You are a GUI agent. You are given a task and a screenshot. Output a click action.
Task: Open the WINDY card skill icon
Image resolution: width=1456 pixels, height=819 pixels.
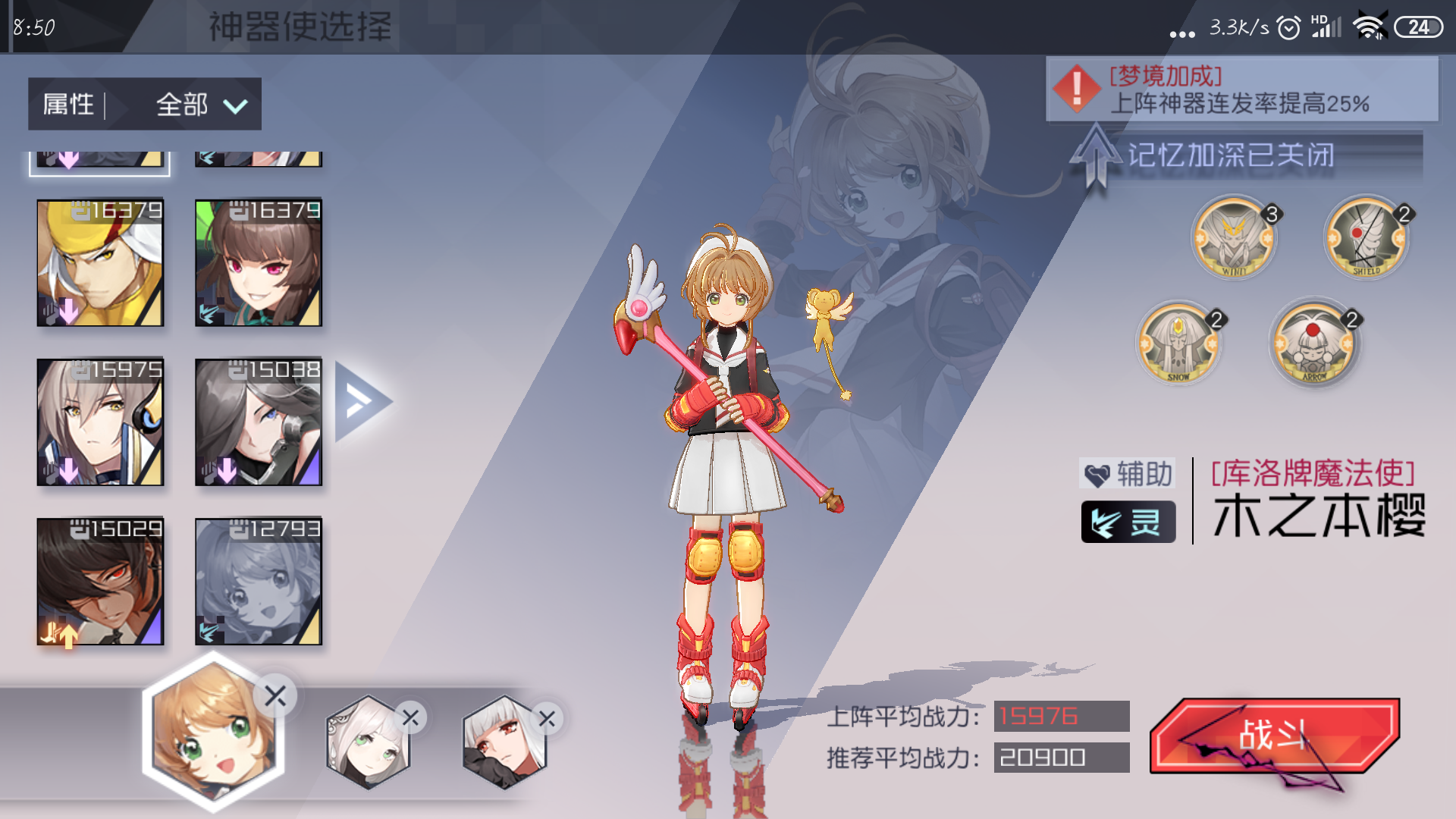1234,239
